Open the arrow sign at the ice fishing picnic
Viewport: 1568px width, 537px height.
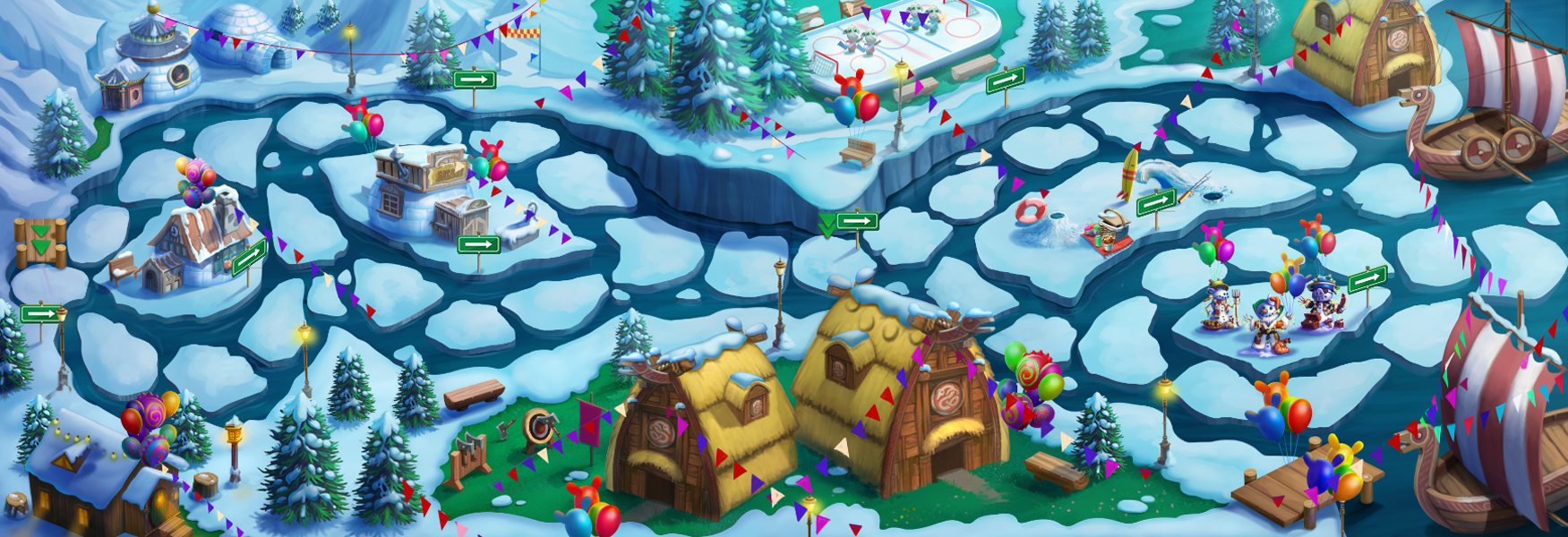point(1155,202)
